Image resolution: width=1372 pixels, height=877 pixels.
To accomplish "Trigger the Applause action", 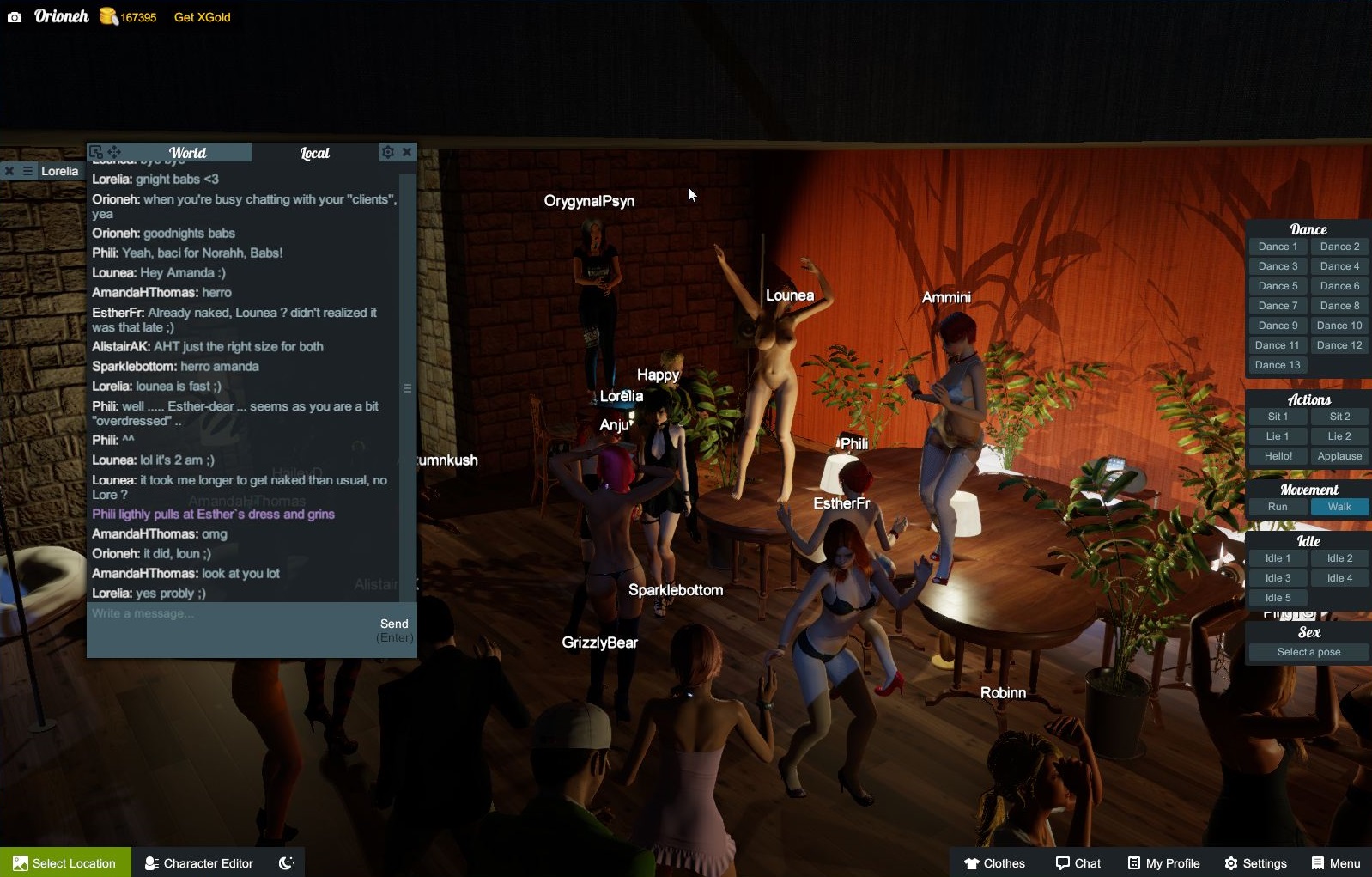I will click(1339, 456).
